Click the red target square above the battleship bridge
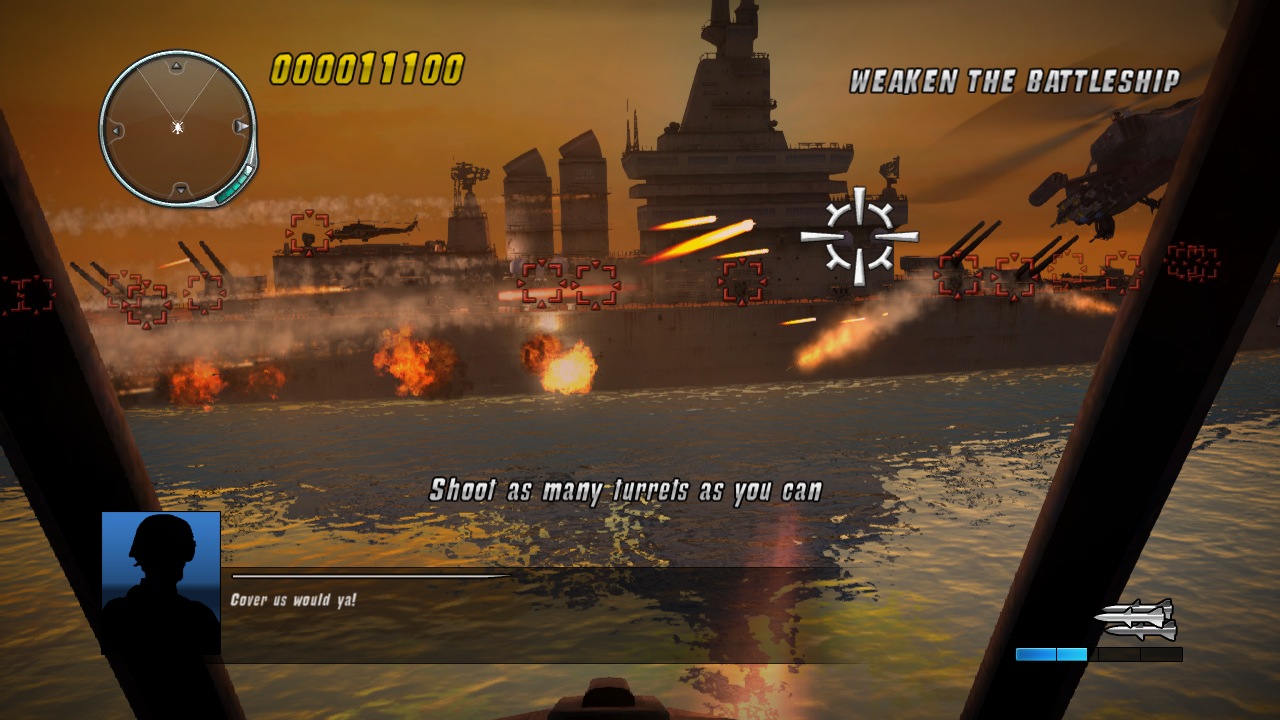 pyautogui.click(x=741, y=281)
